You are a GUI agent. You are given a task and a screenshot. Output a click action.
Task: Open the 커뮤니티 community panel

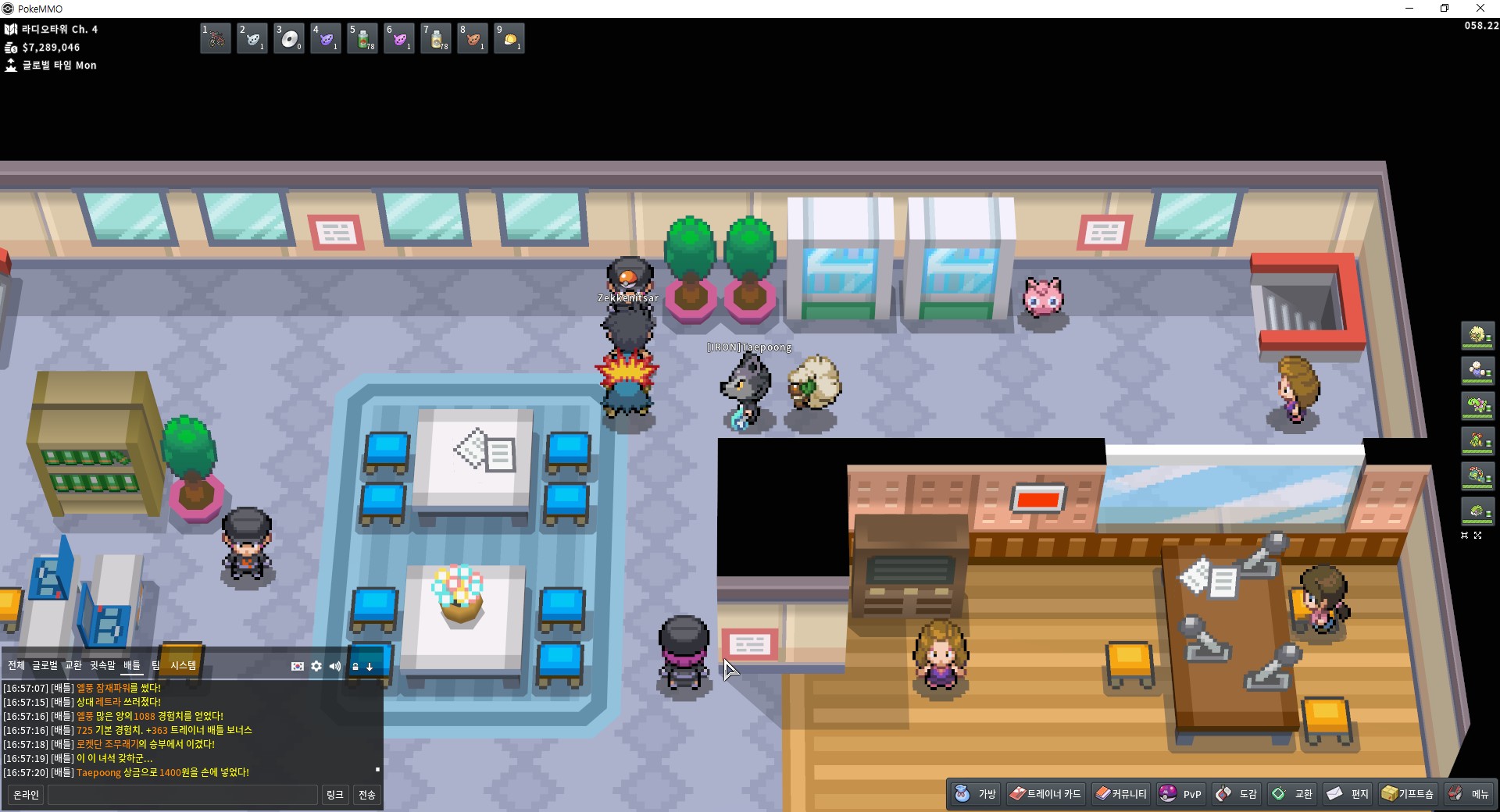(1121, 794)
